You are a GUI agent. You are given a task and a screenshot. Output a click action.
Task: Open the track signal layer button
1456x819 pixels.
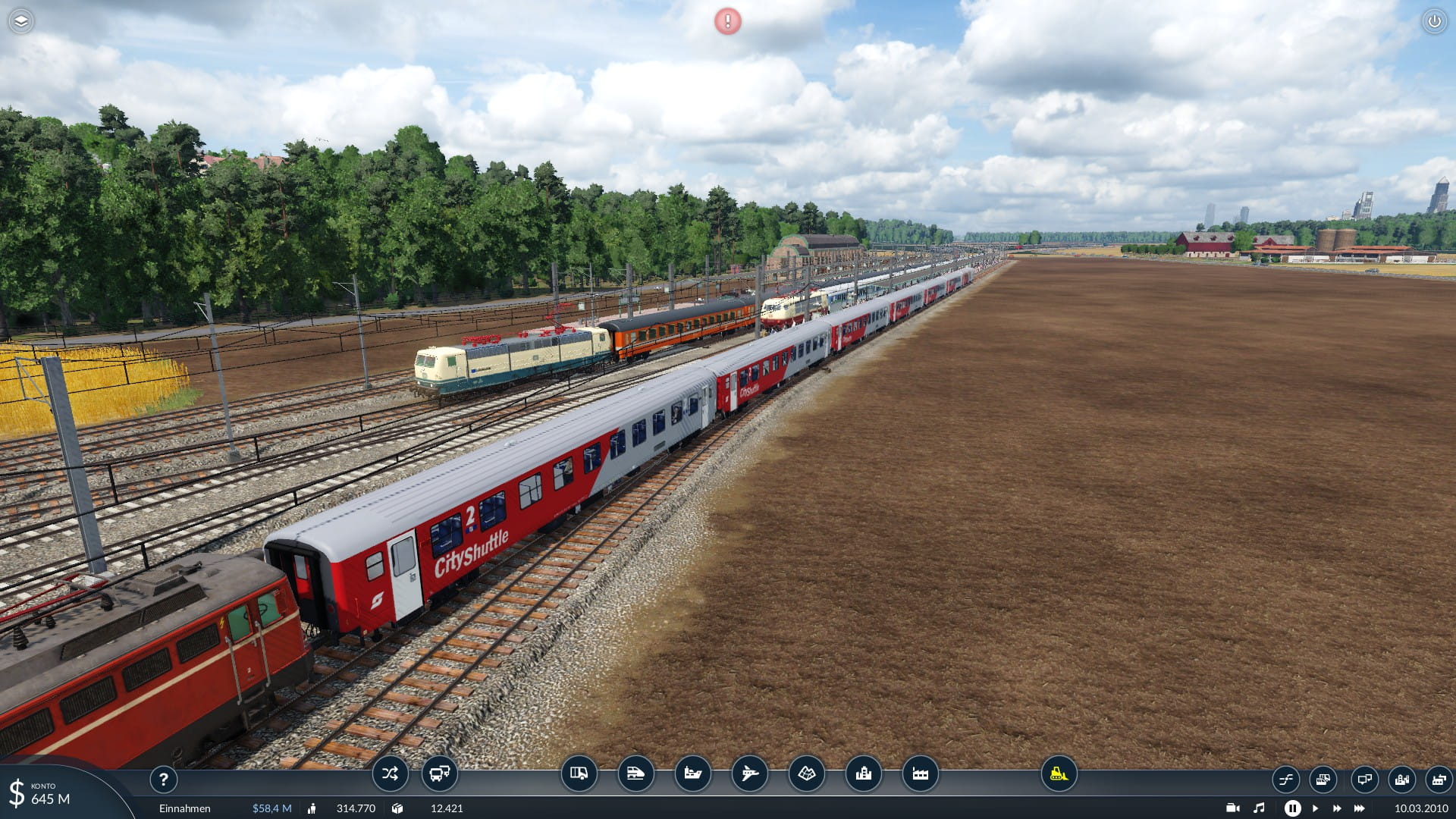point(1286,780)
